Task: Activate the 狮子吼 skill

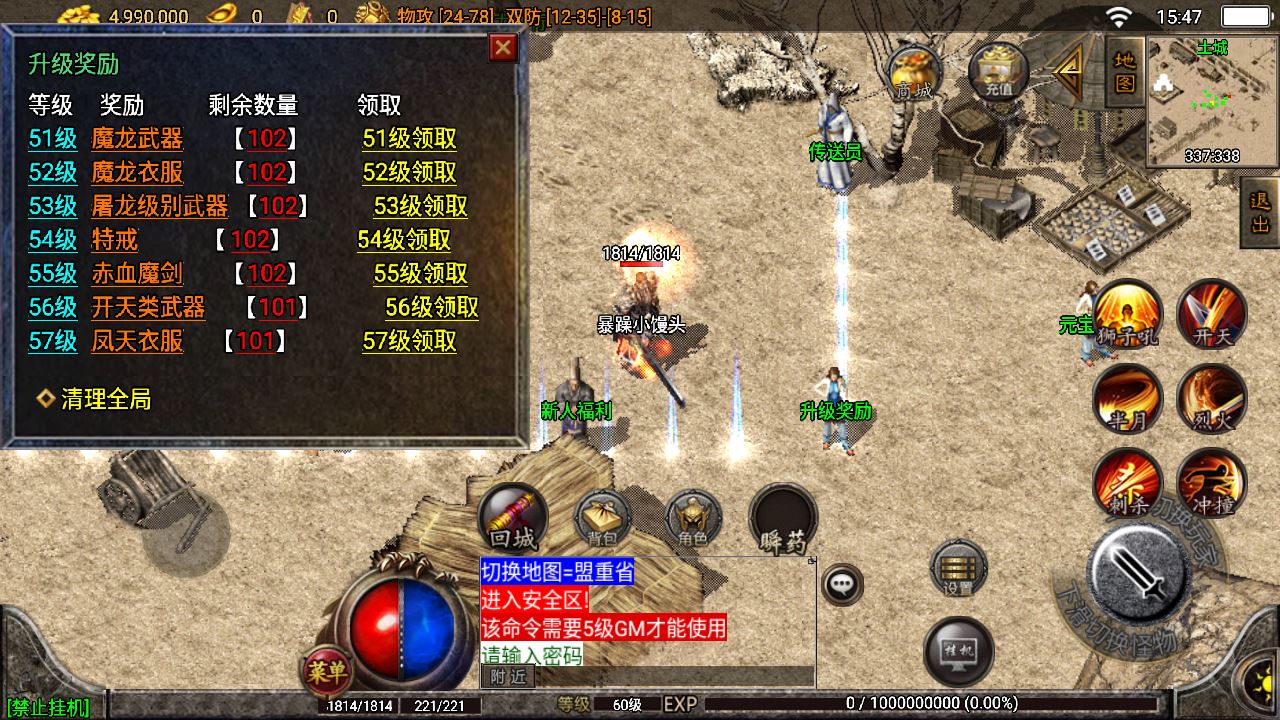Action: (x=1127, y=314)
